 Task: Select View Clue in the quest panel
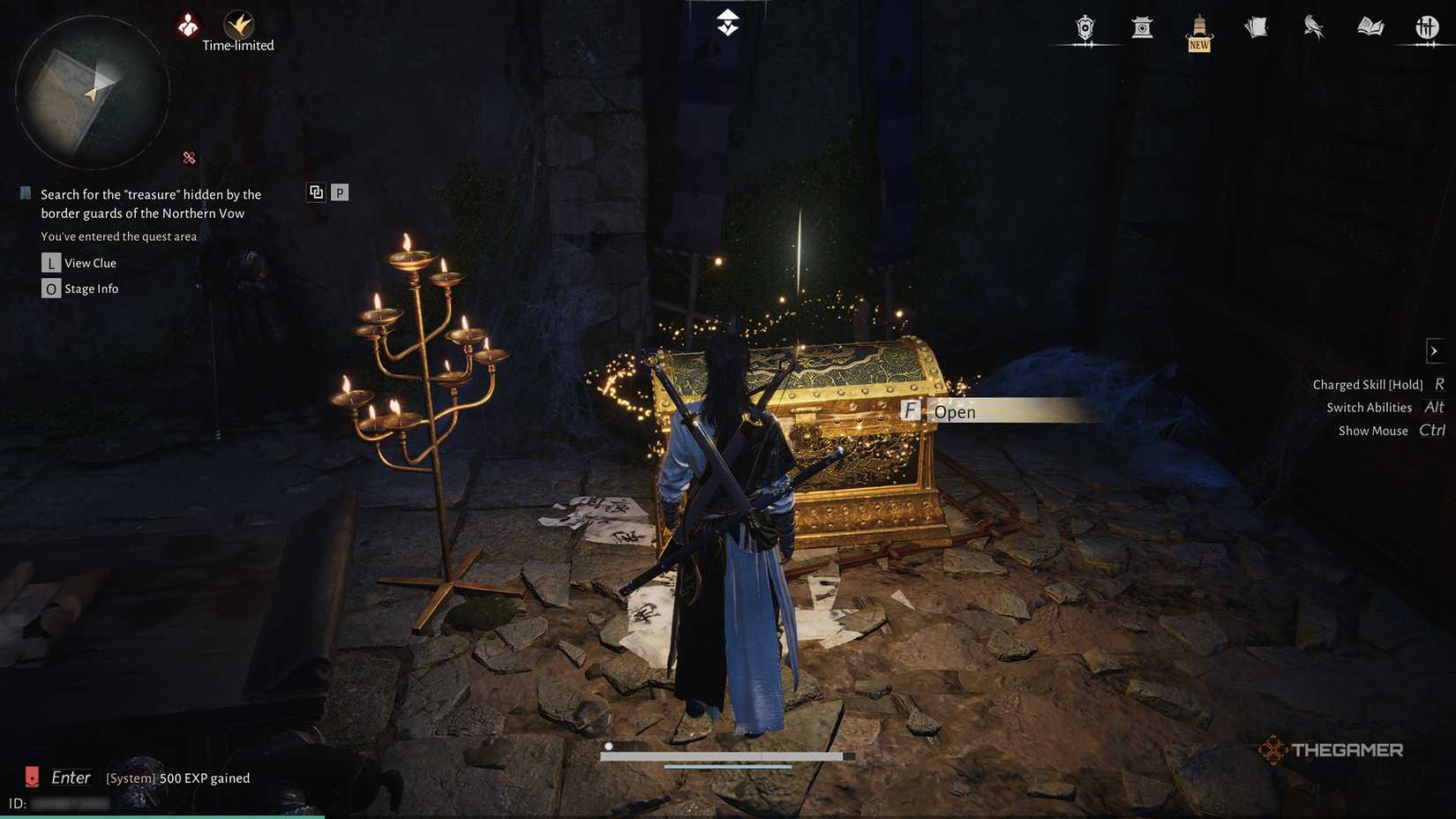pyautogui.click(x=90, y=262)
